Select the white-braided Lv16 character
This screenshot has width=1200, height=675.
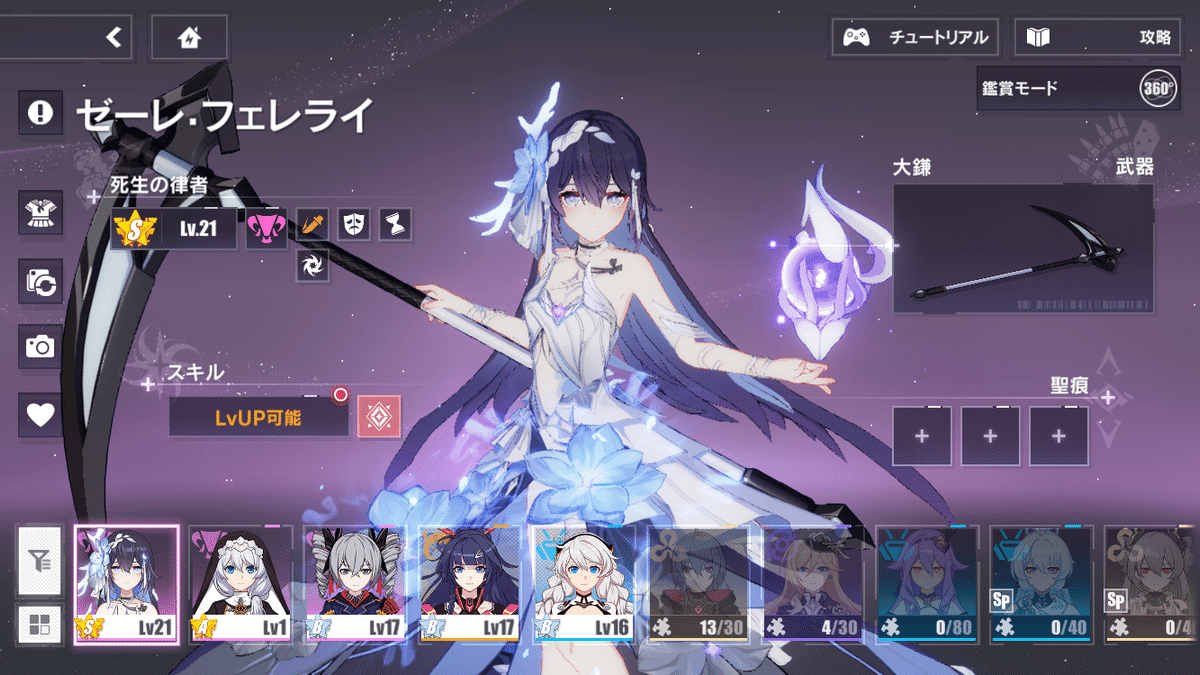(584, 585)
